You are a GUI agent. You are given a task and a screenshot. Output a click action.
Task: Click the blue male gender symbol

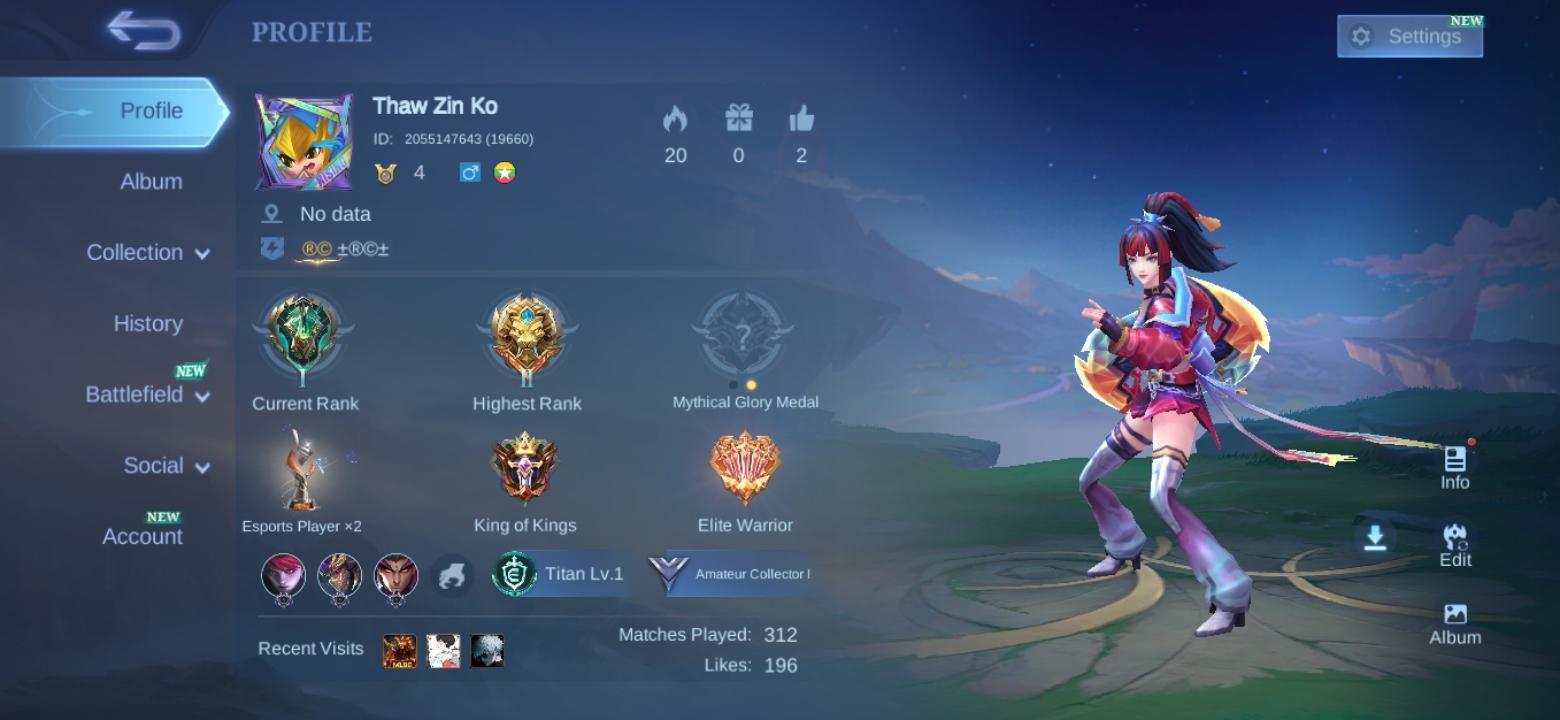coord(468,170)
